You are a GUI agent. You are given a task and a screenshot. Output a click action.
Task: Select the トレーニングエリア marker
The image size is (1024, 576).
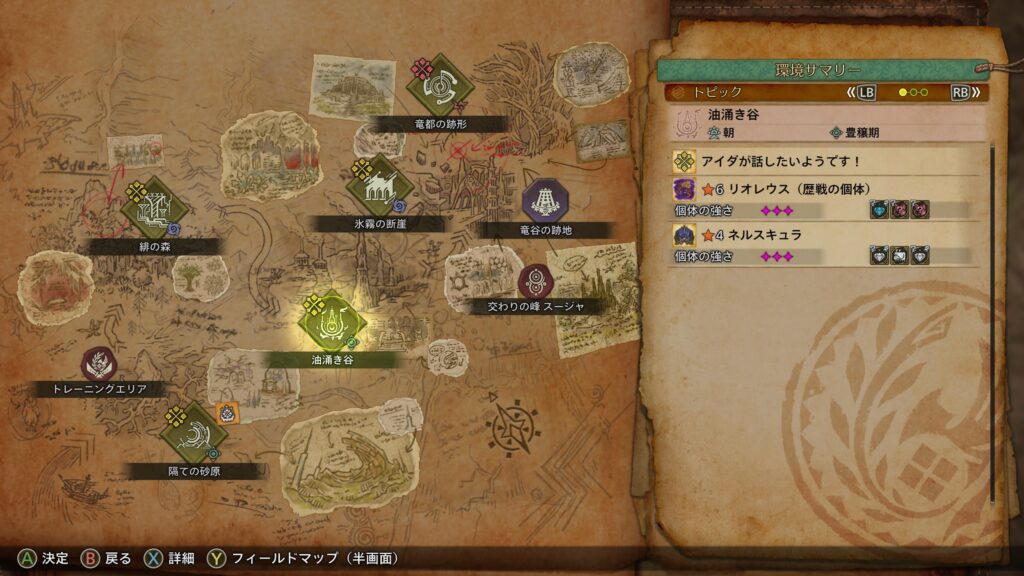point(98,364)
